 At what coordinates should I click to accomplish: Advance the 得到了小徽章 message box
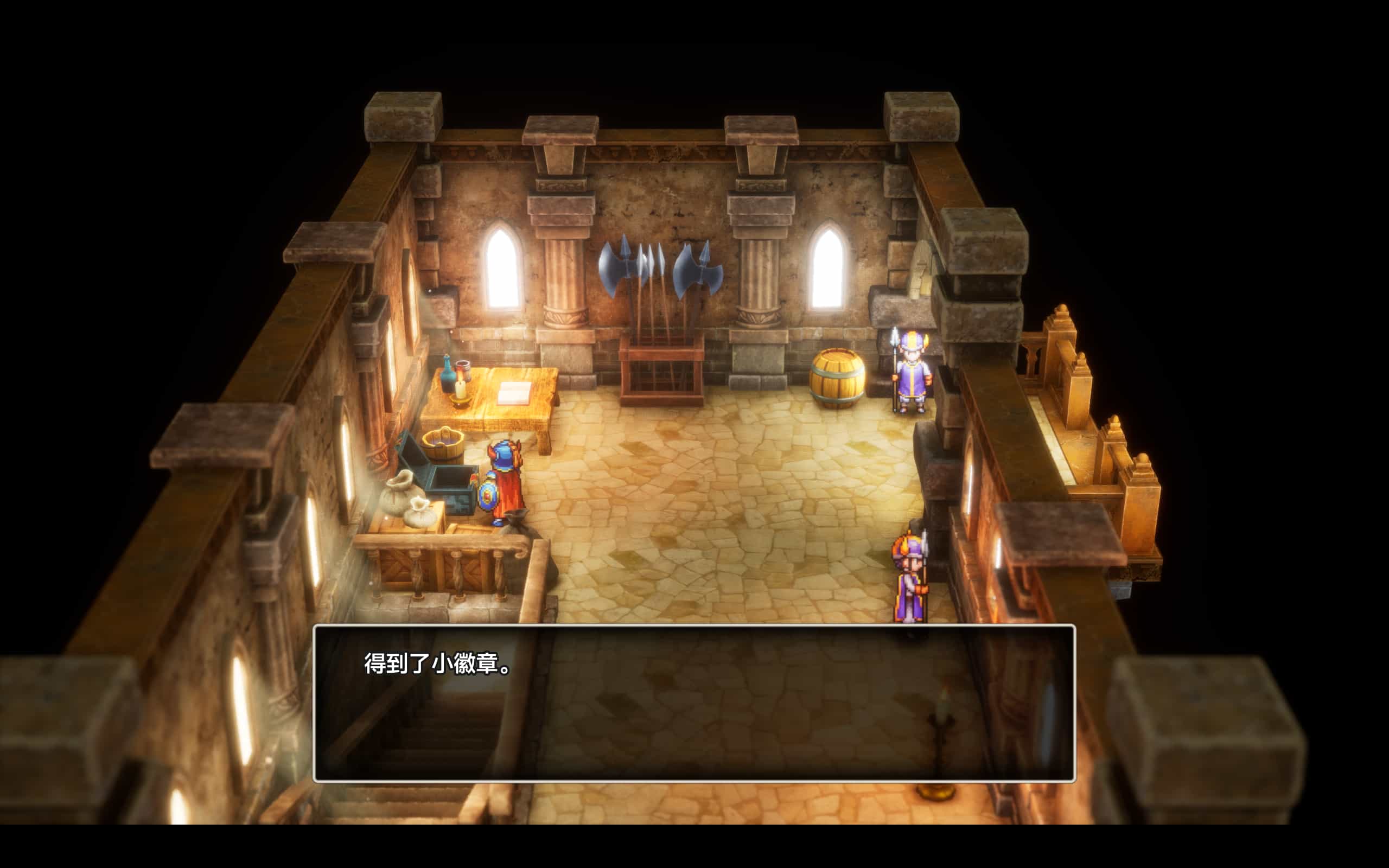pos(693,703)
